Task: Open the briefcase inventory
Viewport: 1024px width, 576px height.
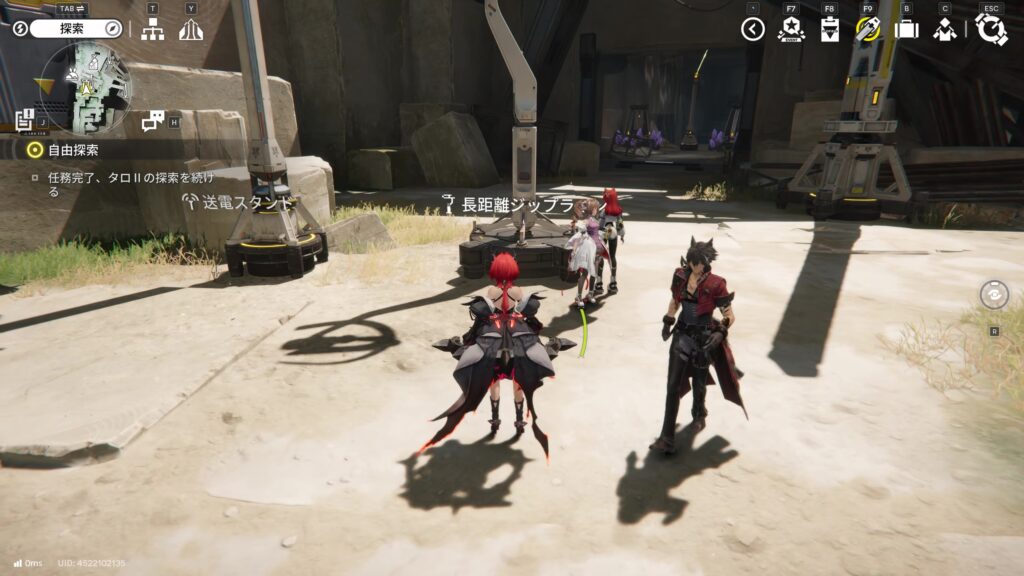Action: tap(906, 29)
